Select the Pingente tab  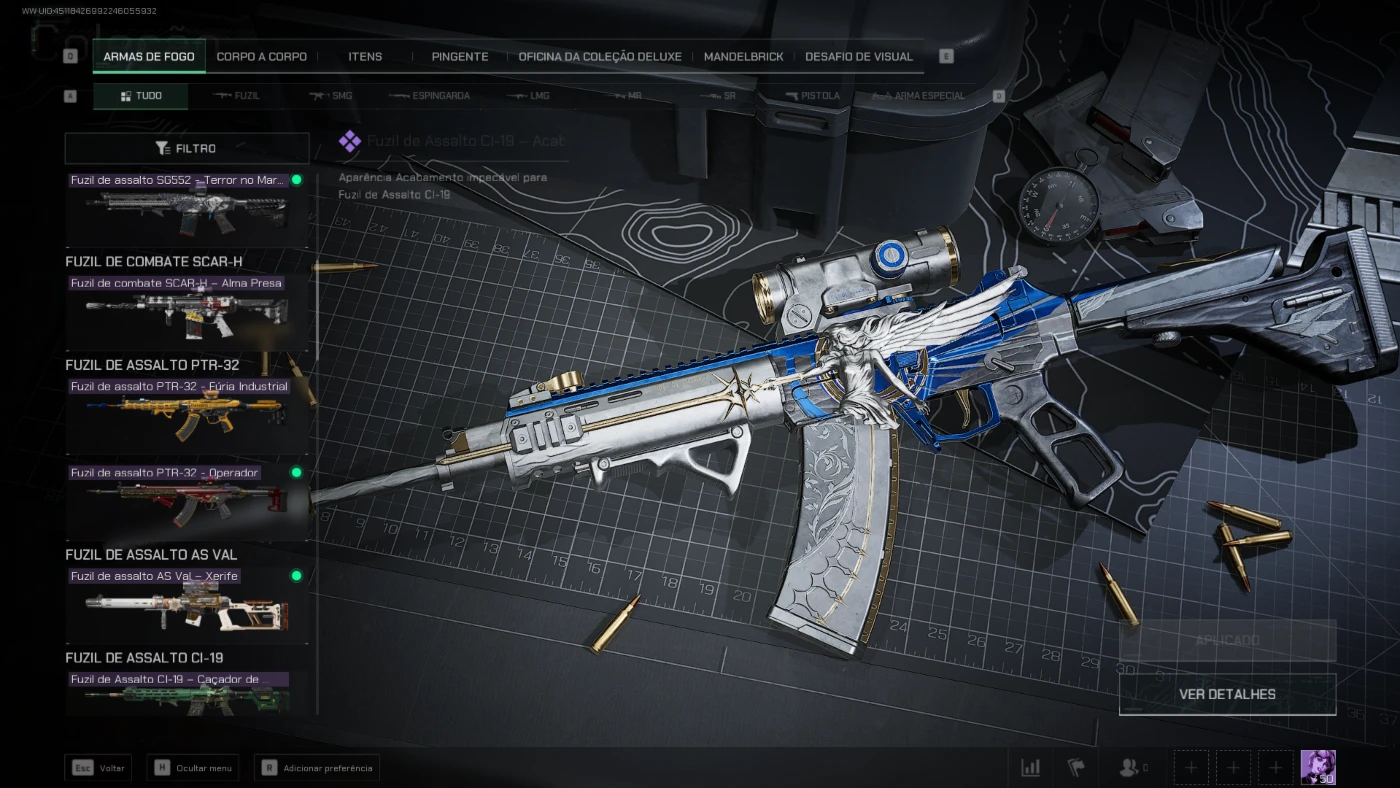[x=459, y=57]
